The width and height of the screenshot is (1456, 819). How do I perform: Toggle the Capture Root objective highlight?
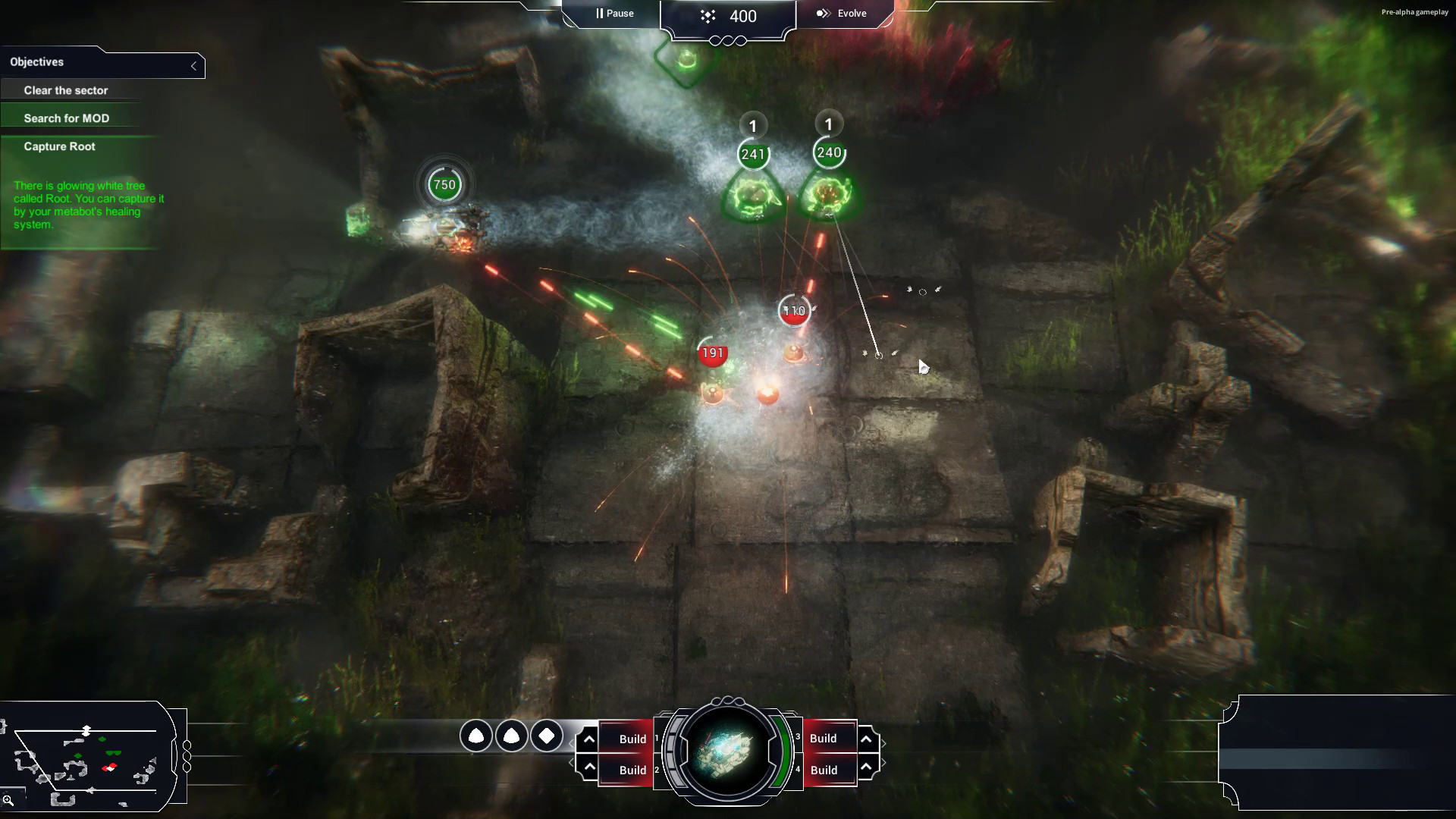pyautogui.click(x=59, y=146)
